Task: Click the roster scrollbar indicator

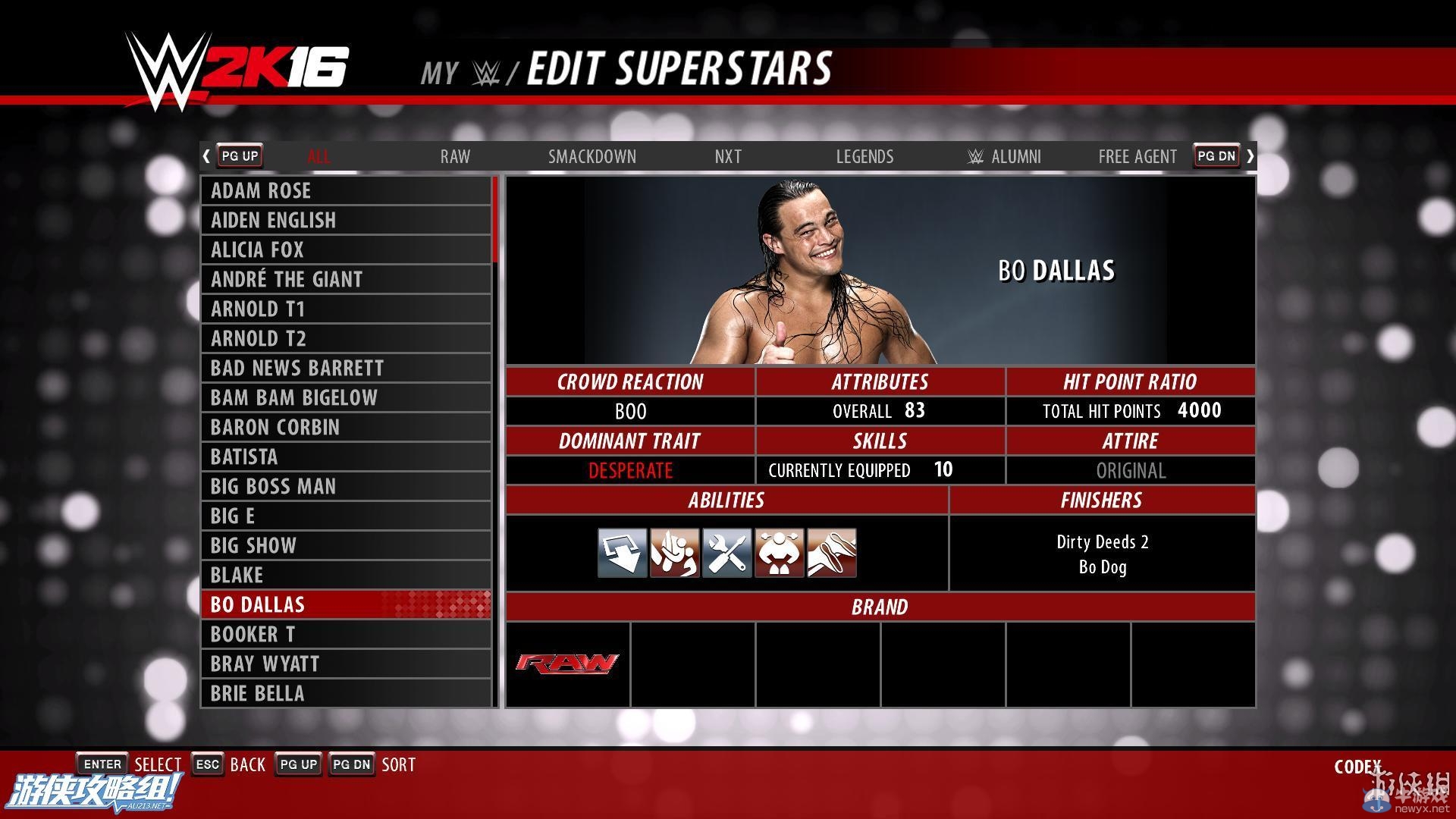Action: [494, 220]
